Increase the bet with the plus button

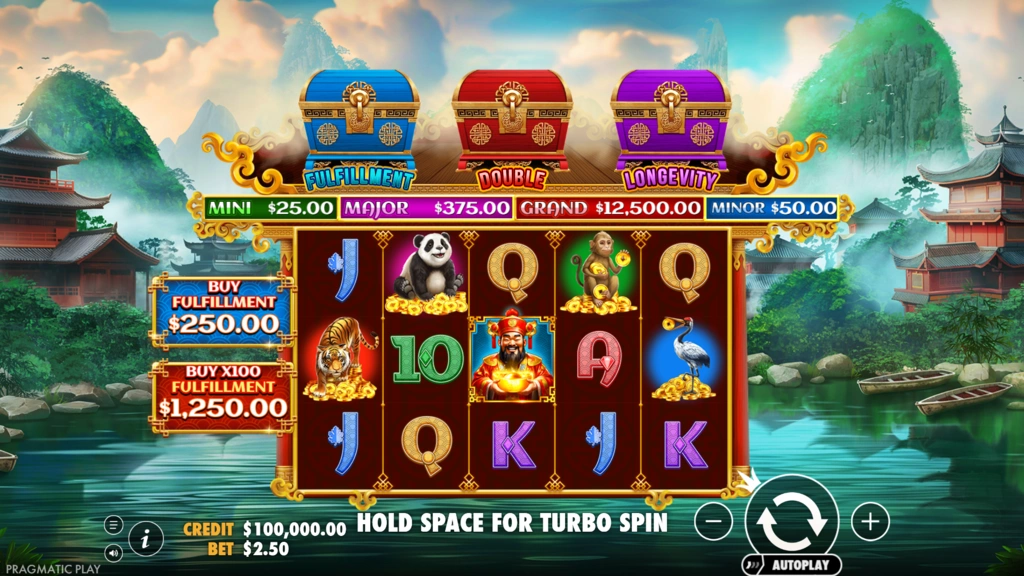(x=870, y=521)
